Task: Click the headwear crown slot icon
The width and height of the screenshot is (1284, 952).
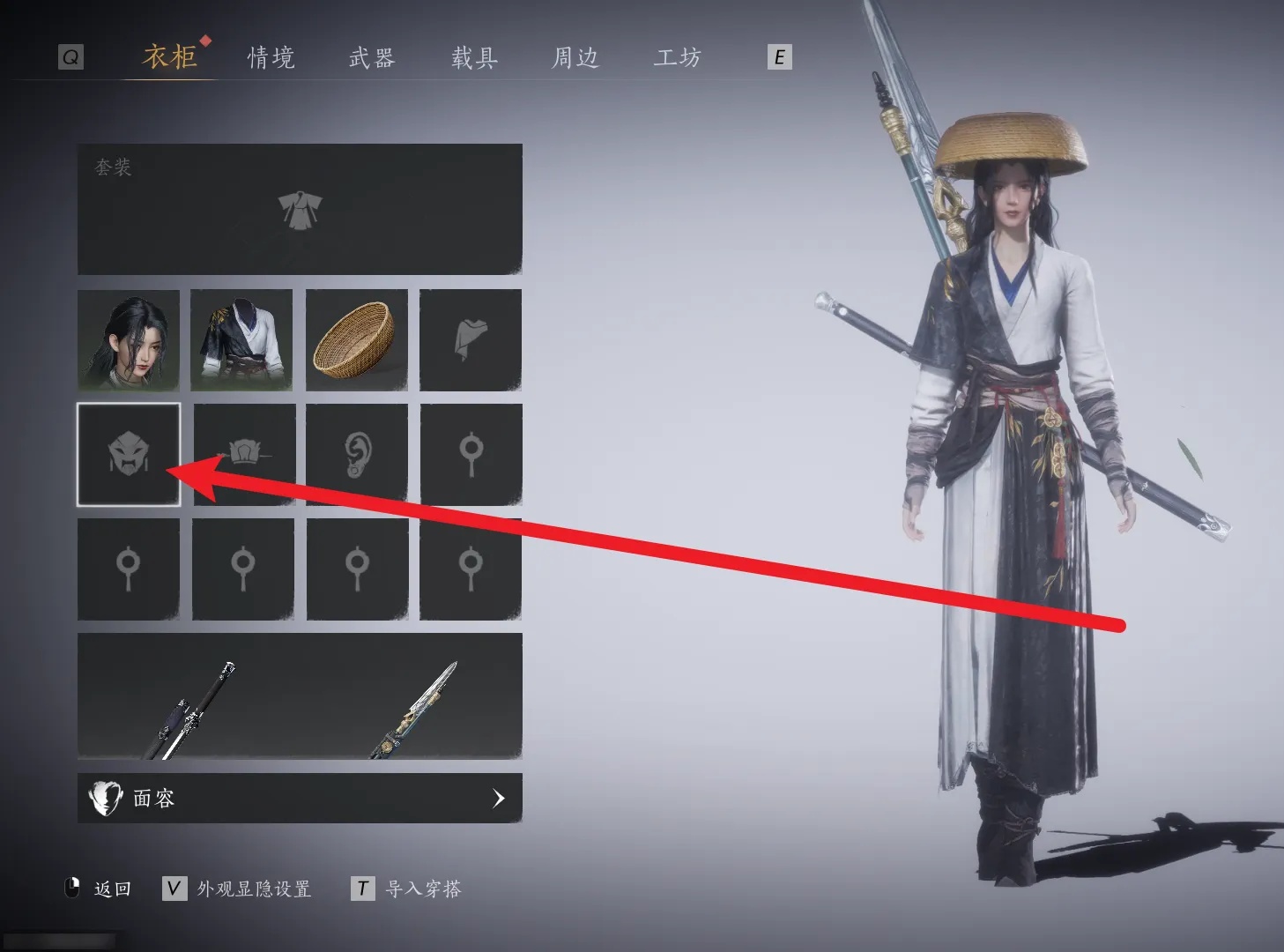Action: (x=242, y=454)
